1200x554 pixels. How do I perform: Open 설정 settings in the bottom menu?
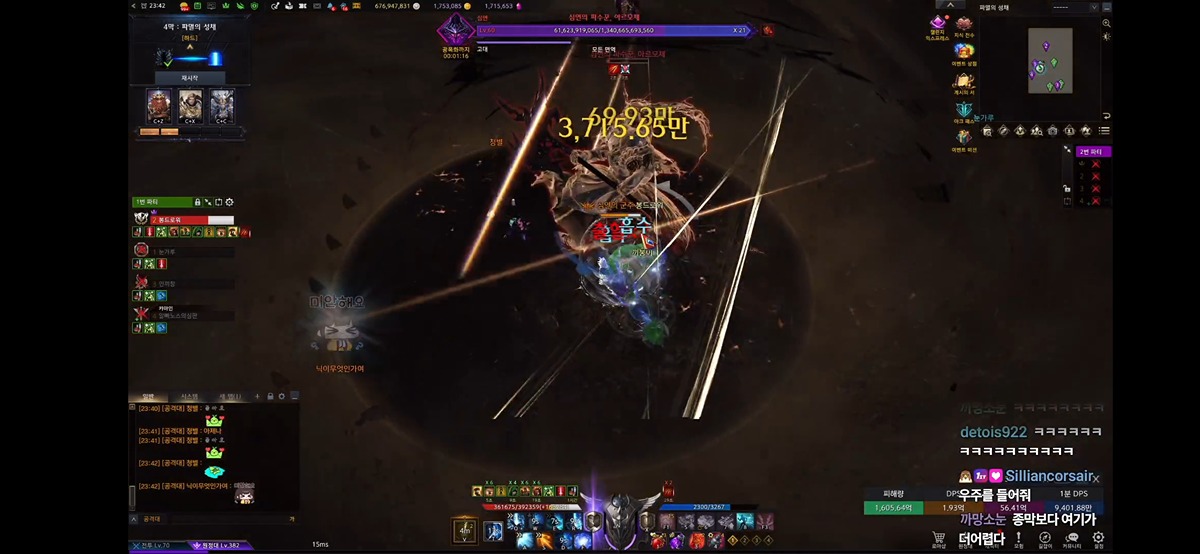pos(1098,539)
